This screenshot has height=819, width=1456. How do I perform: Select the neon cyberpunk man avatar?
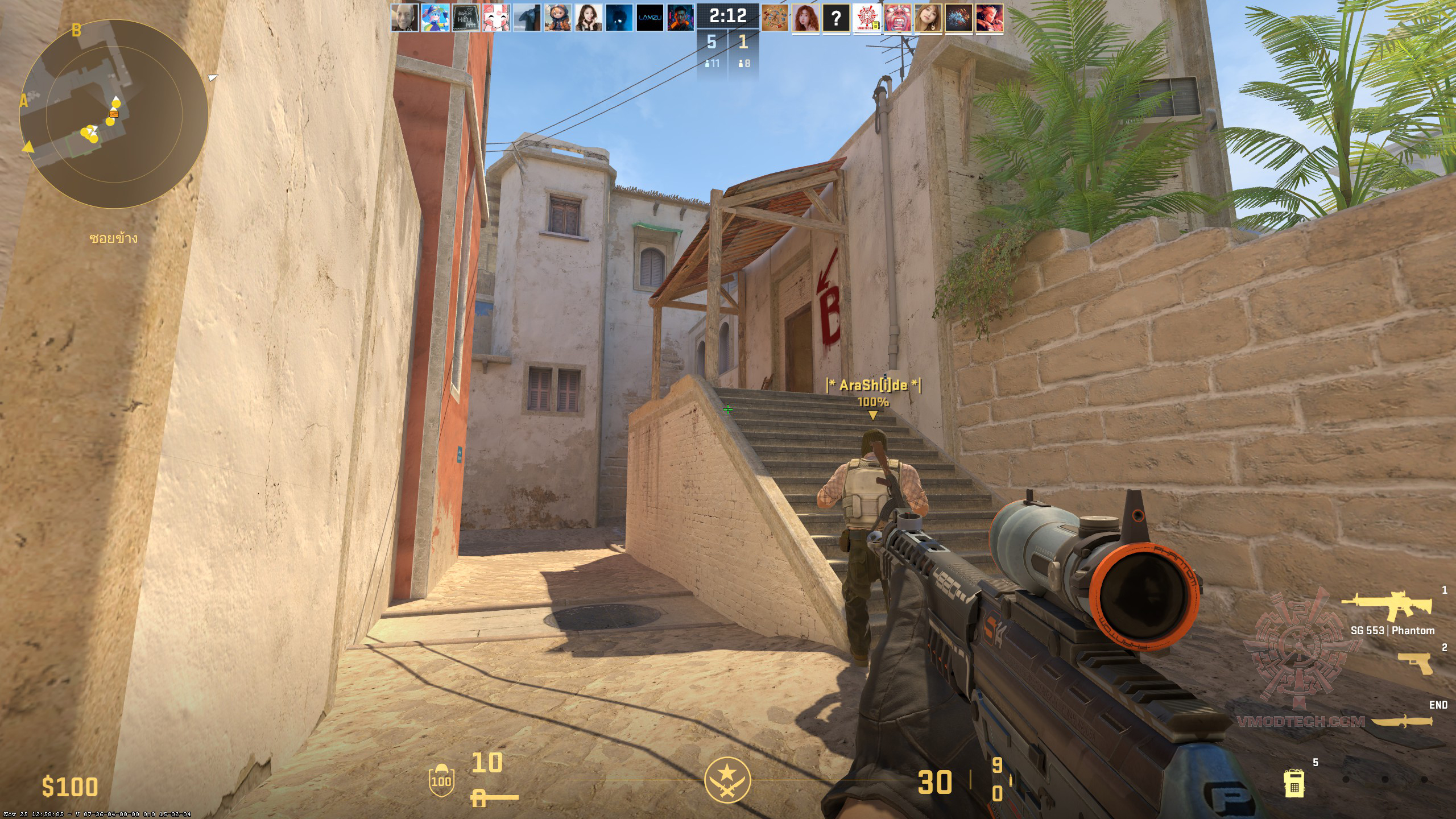coord(680,18)
